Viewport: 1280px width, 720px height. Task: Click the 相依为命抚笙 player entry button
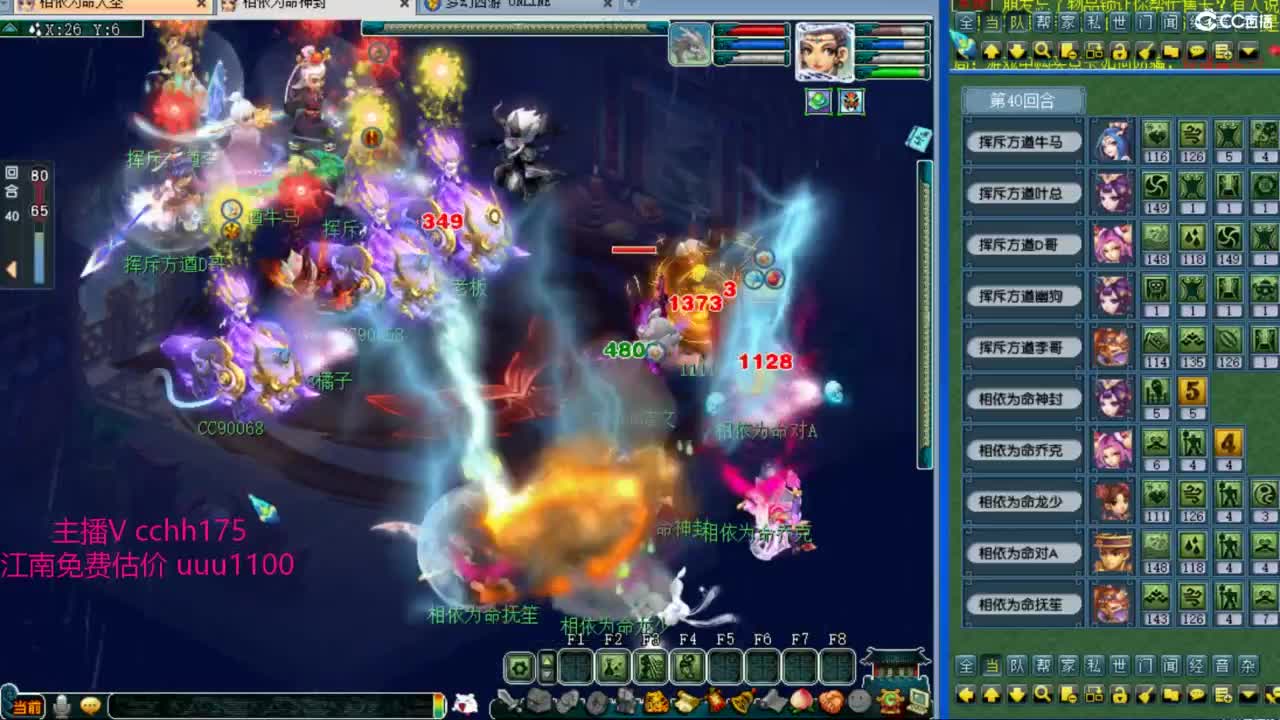pyautogui.click(x=1022, y=604)
